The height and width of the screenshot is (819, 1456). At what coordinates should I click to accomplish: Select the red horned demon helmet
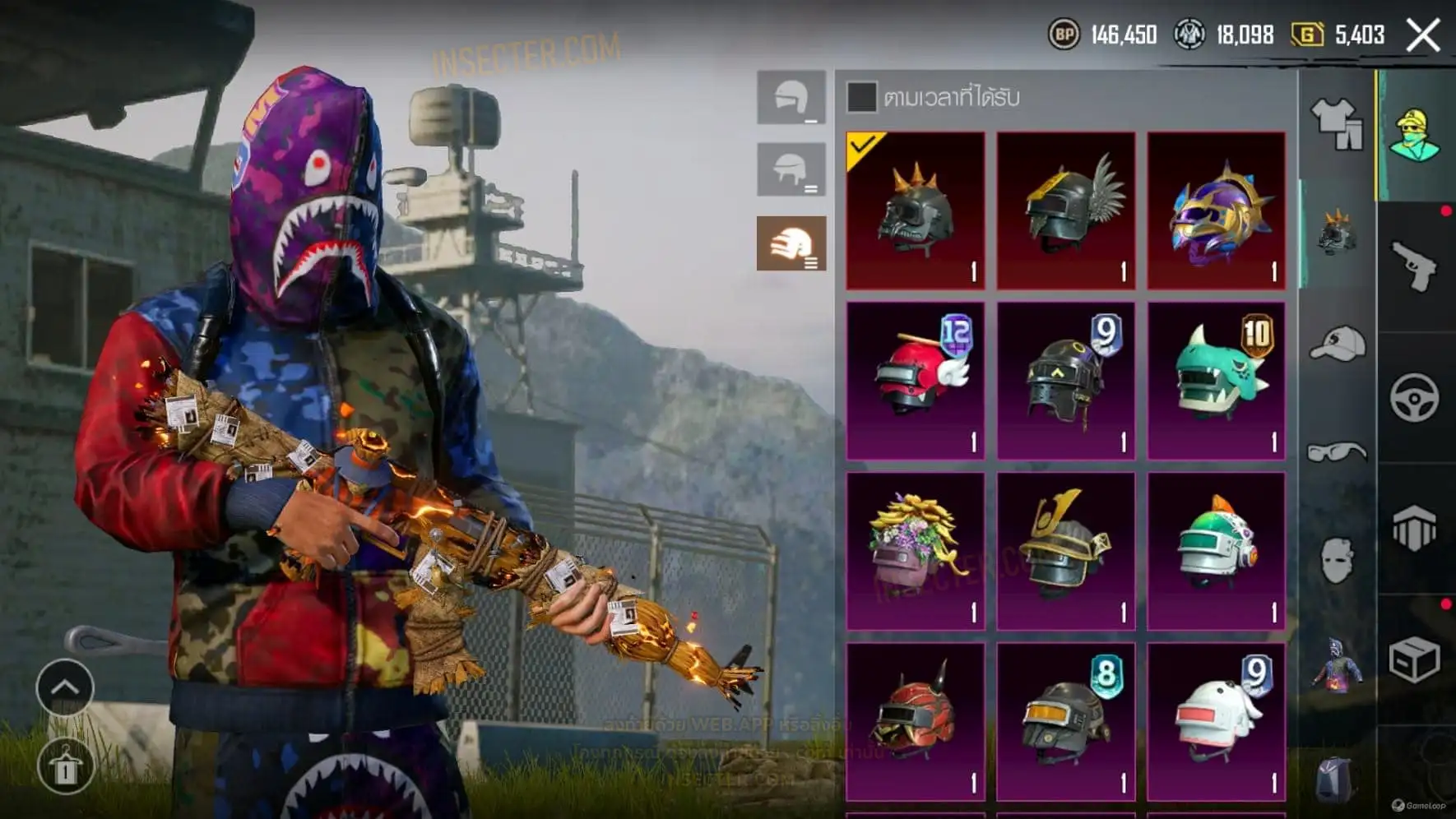tap(915, 720)
